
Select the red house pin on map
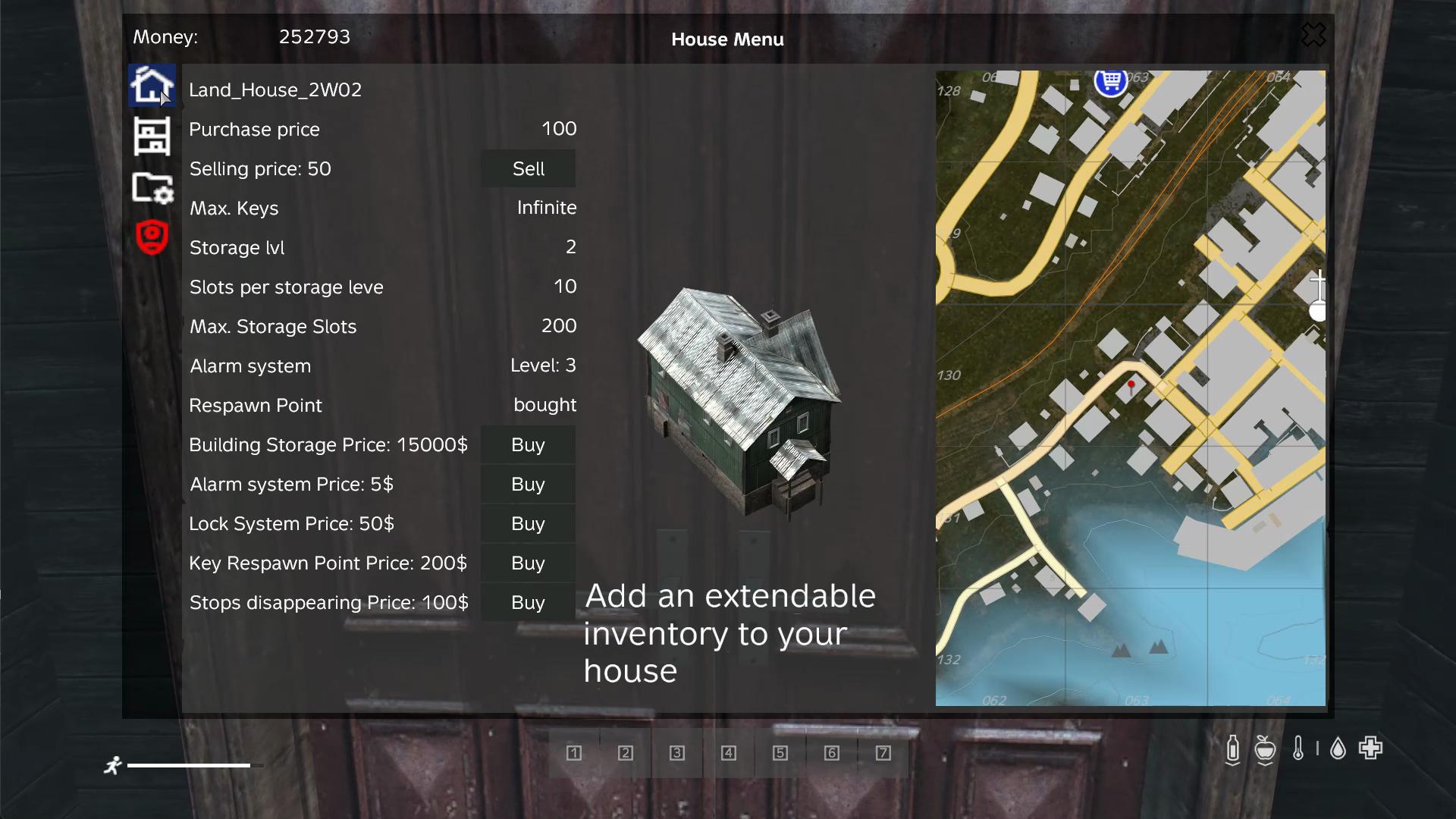1131,385
